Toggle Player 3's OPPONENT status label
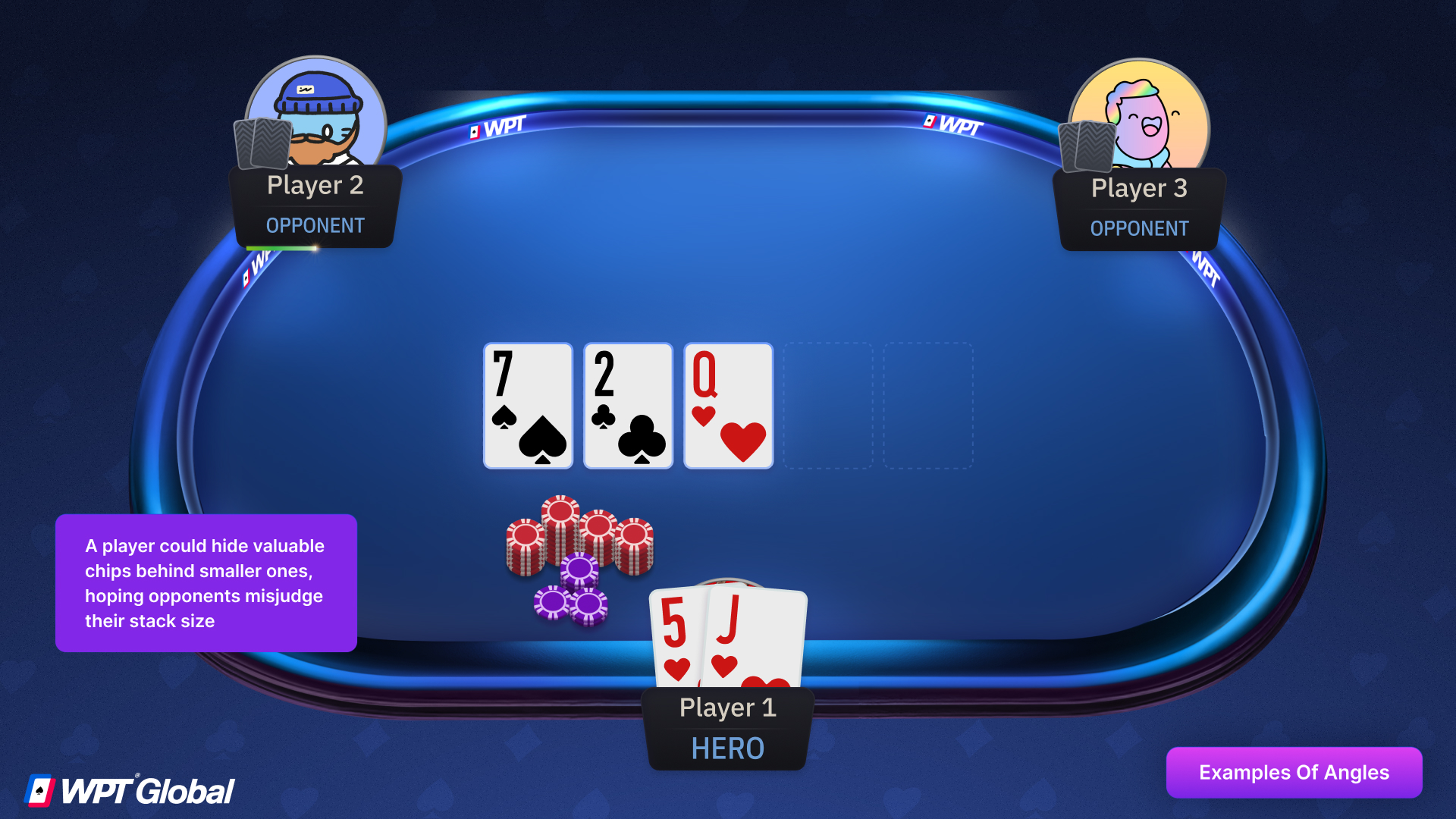The width and height of the screenshot is (1456, 819). point(1139,228)
